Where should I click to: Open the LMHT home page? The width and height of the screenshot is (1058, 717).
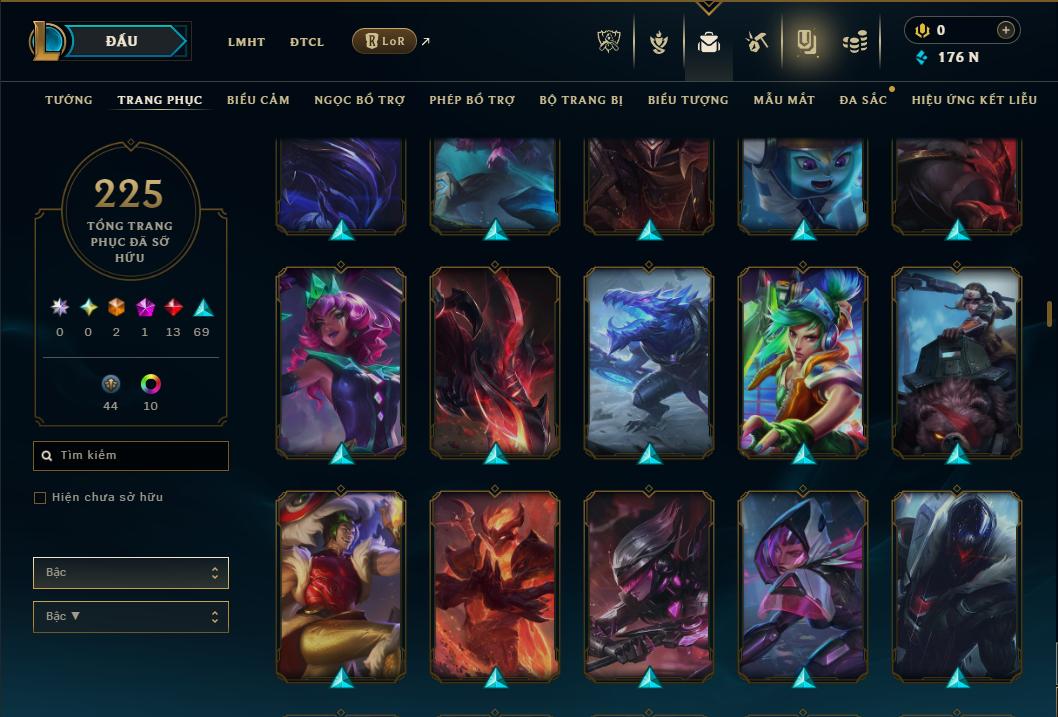click(246, 42)
